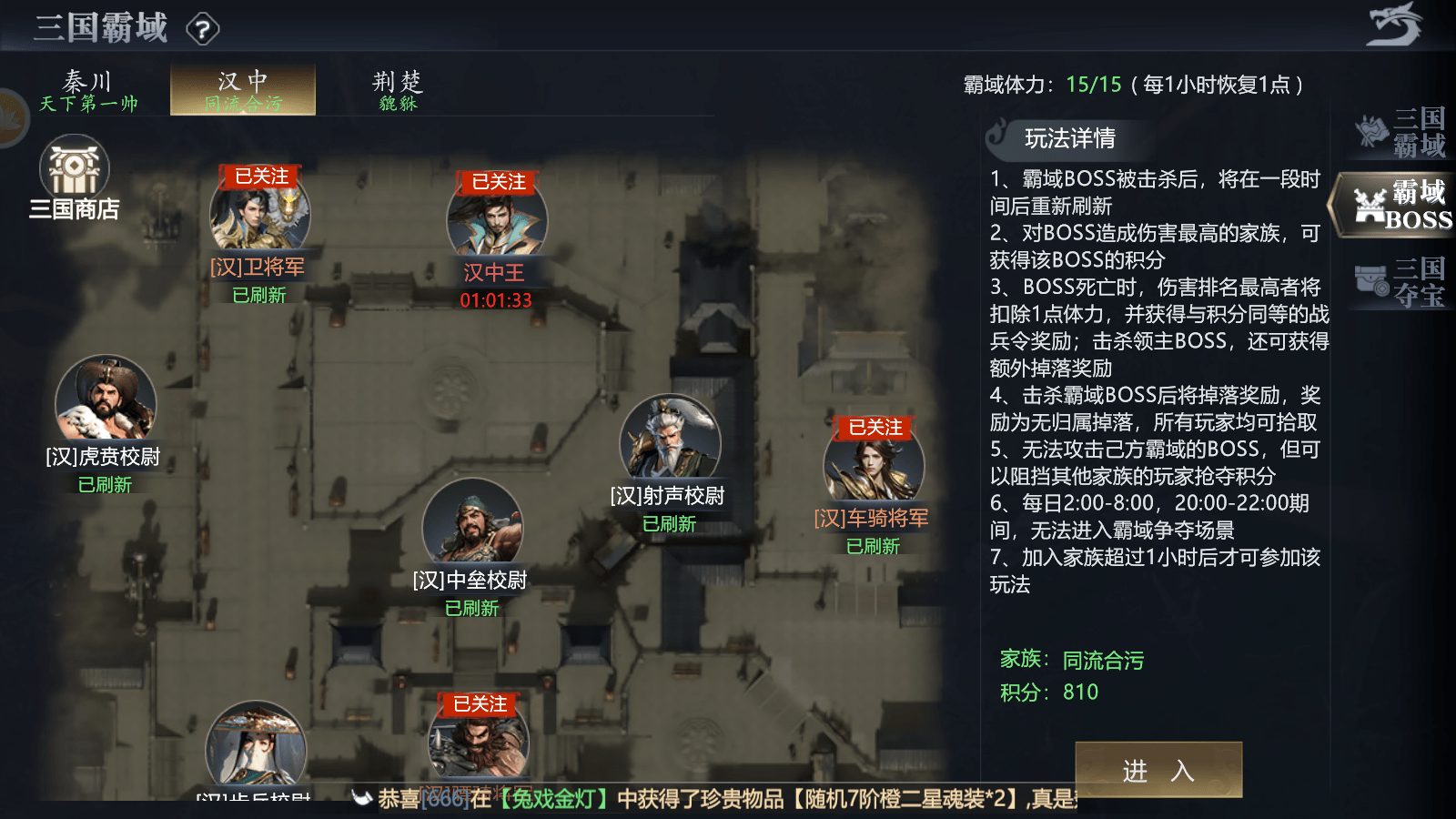1456x819 pixels.
Task: Toggle the 已关注 follow tag on 汉中王
Action: coord(499,182)
